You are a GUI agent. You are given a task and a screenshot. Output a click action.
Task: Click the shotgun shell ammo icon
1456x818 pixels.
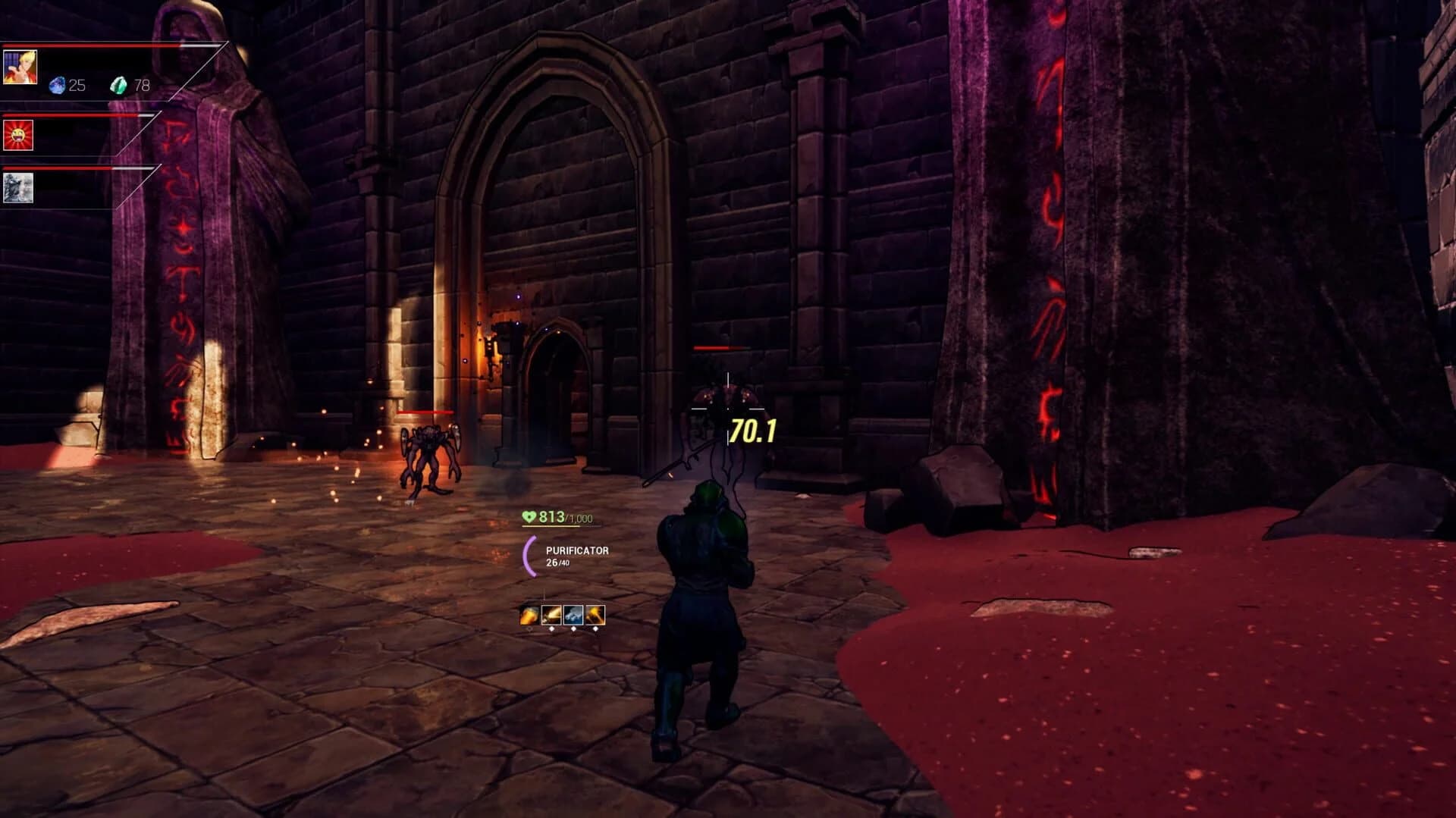529,616
